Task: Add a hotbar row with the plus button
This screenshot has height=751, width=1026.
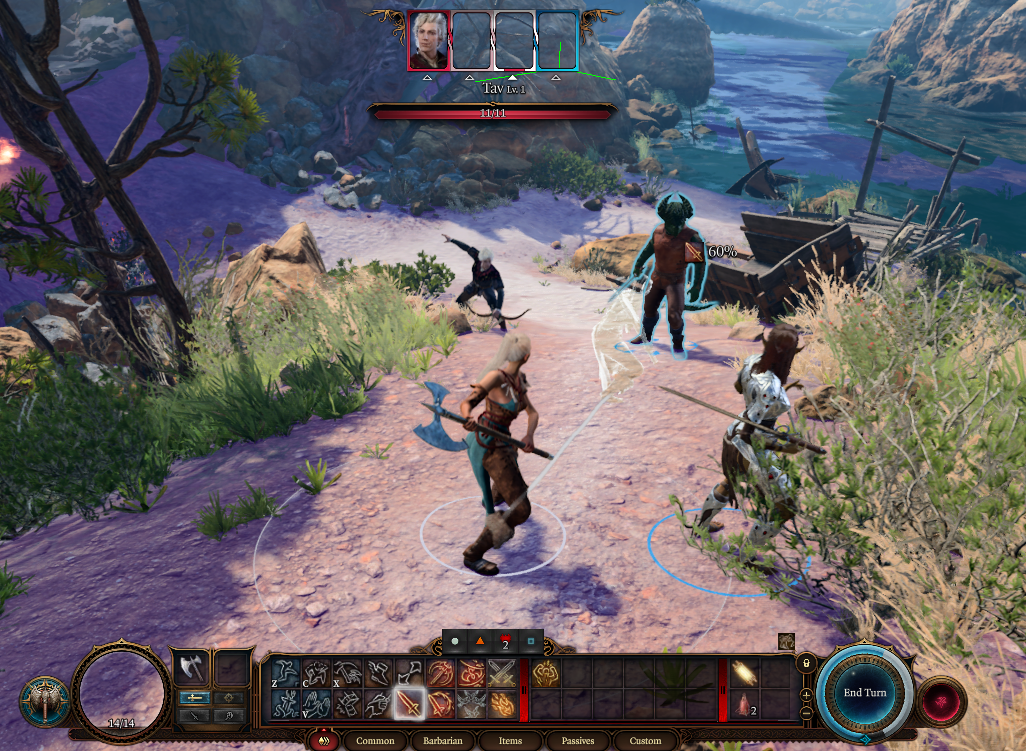Action: coord(806,693)
